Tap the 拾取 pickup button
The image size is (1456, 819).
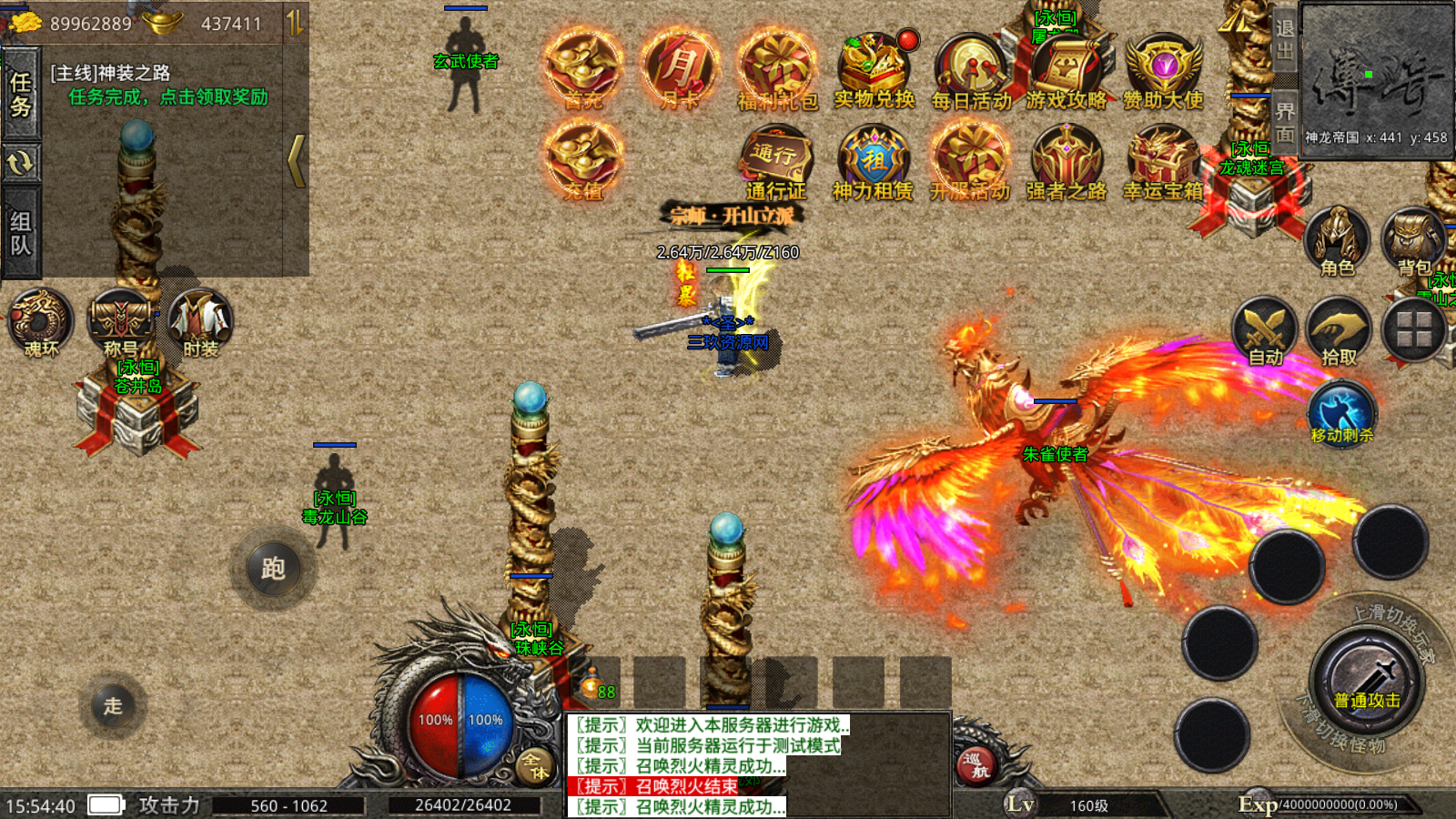click(1339, 330)
